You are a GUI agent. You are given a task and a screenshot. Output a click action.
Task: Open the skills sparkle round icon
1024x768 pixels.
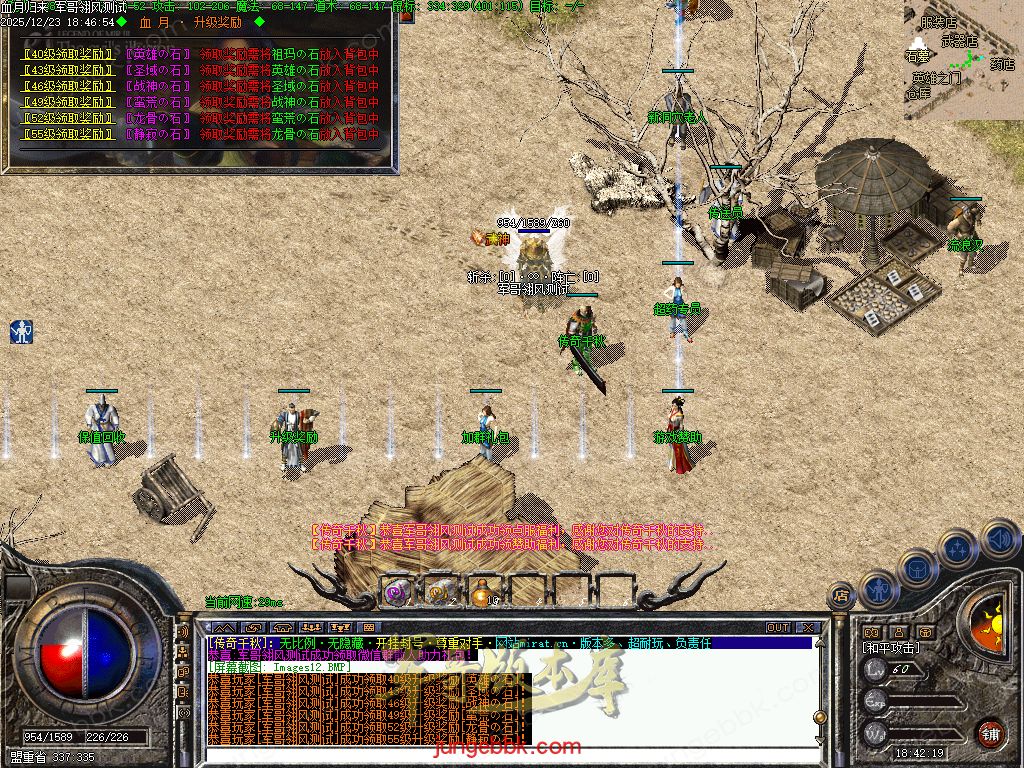(x=957, y=548)
